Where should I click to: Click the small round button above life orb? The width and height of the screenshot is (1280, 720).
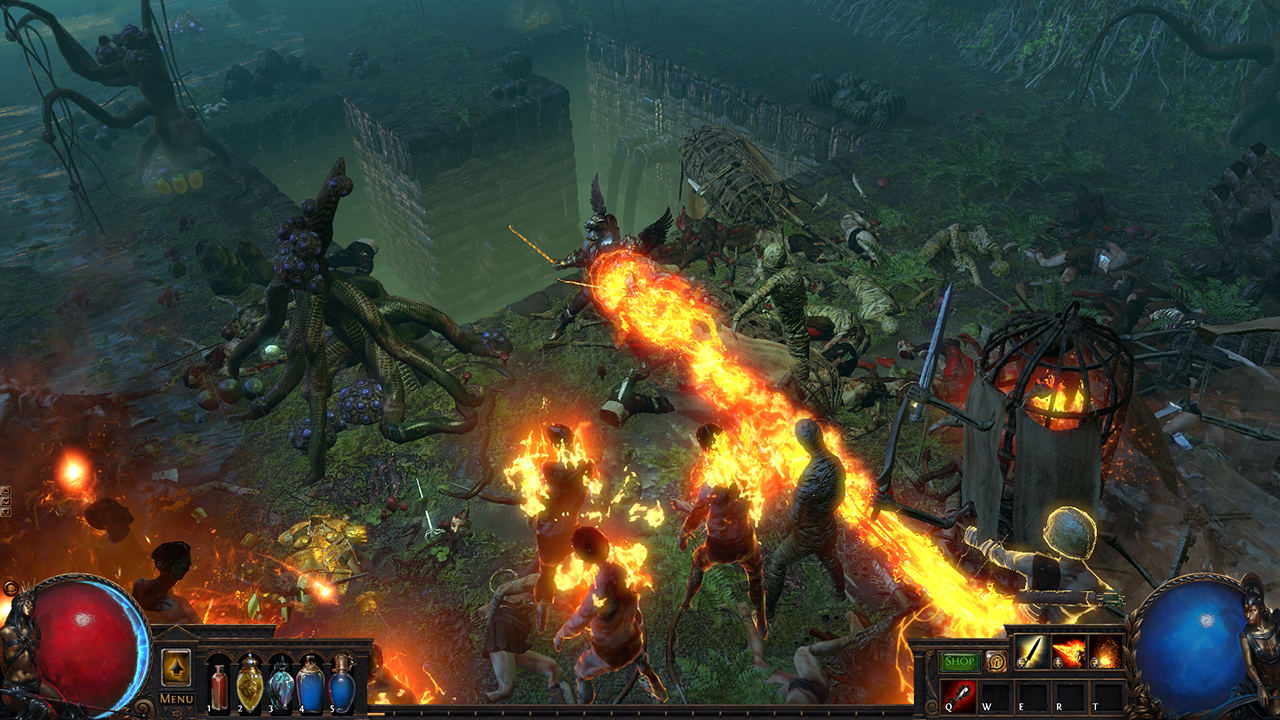click(11, 588)
